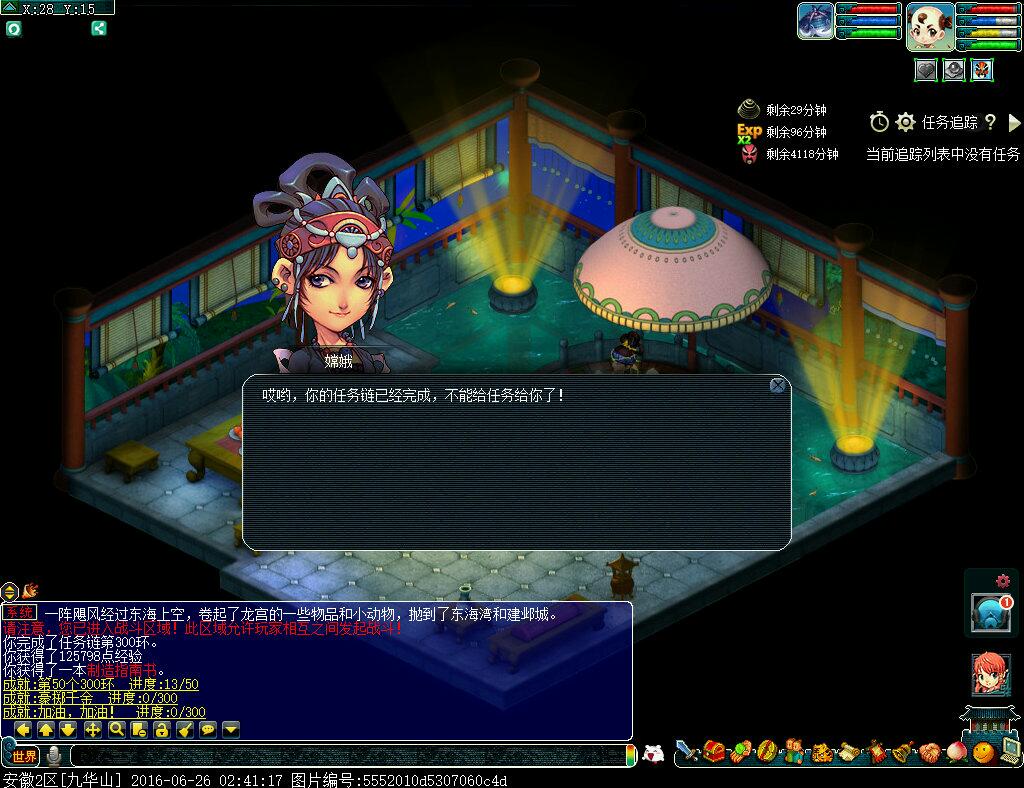Collapse the quest tracker with the arrow
Viewport: 1024px width, 788px height.
tap(1014, 122)
